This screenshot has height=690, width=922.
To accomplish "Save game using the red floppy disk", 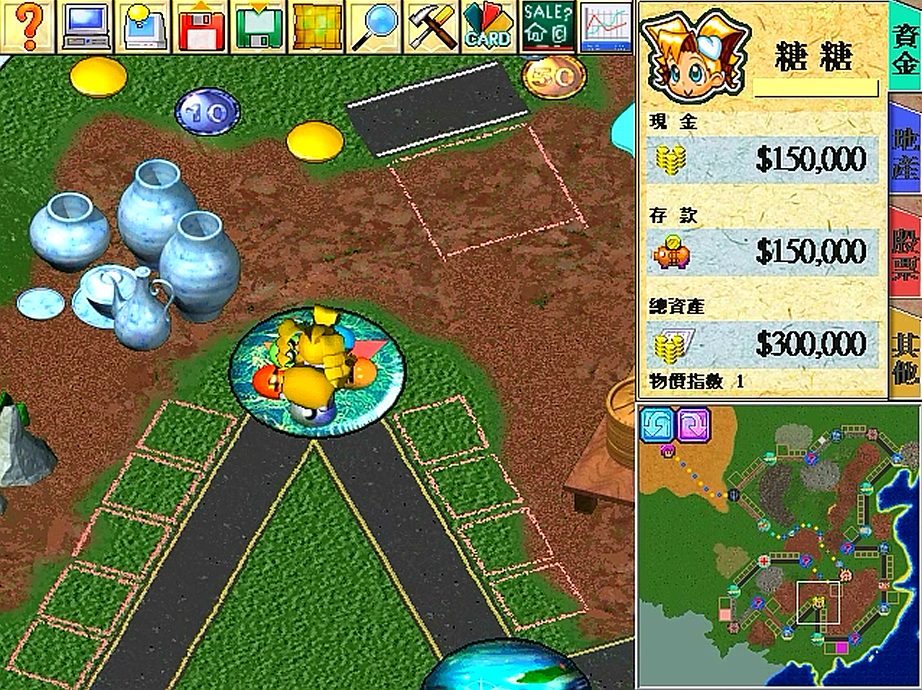I will click(x=201, y=25).
